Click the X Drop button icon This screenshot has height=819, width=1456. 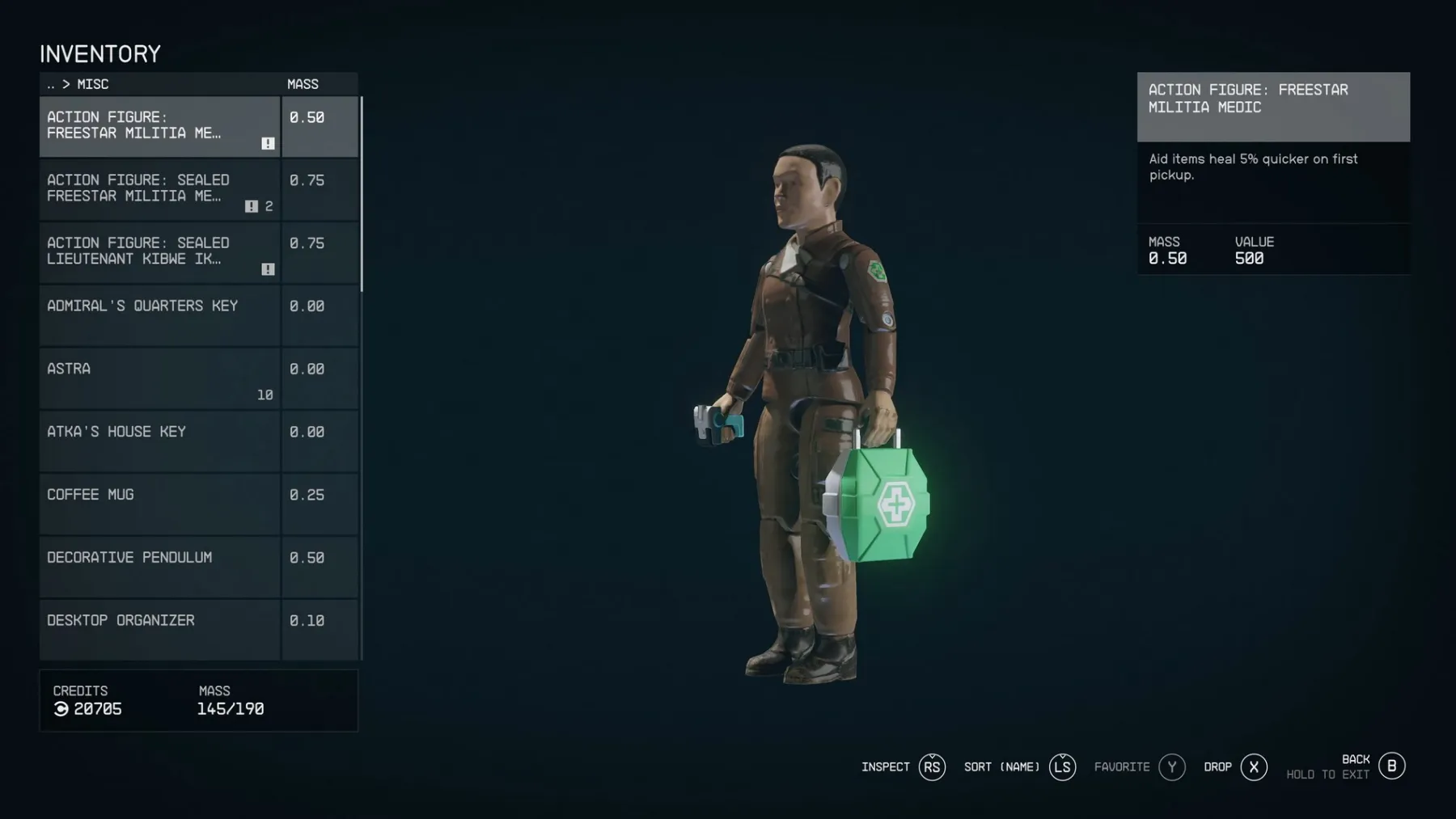[1255, 766]
